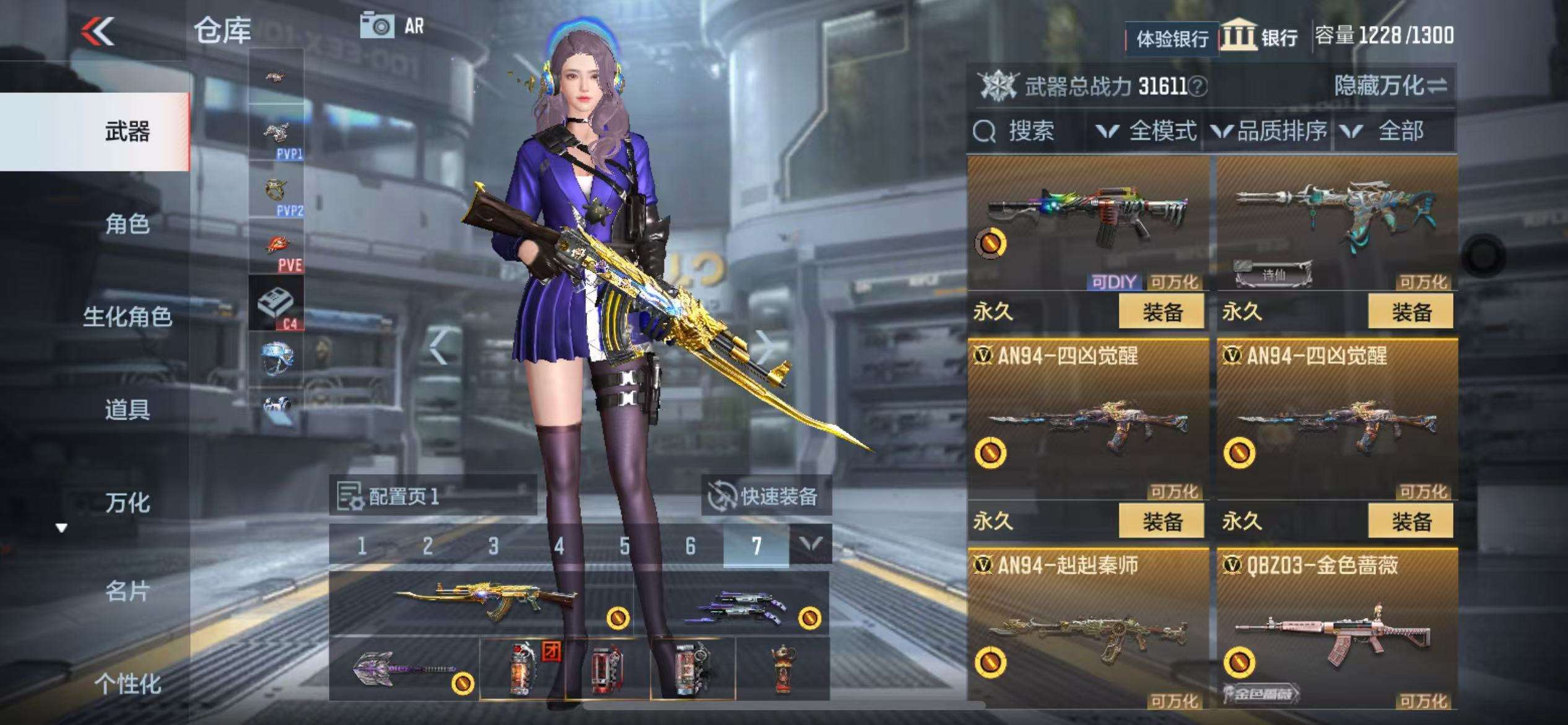Image resolution: width=1568 pixels, height=725 pixels.
Task: Switch to the 生化角色 category
Action: pyautogui.click(x=127, y=317)
